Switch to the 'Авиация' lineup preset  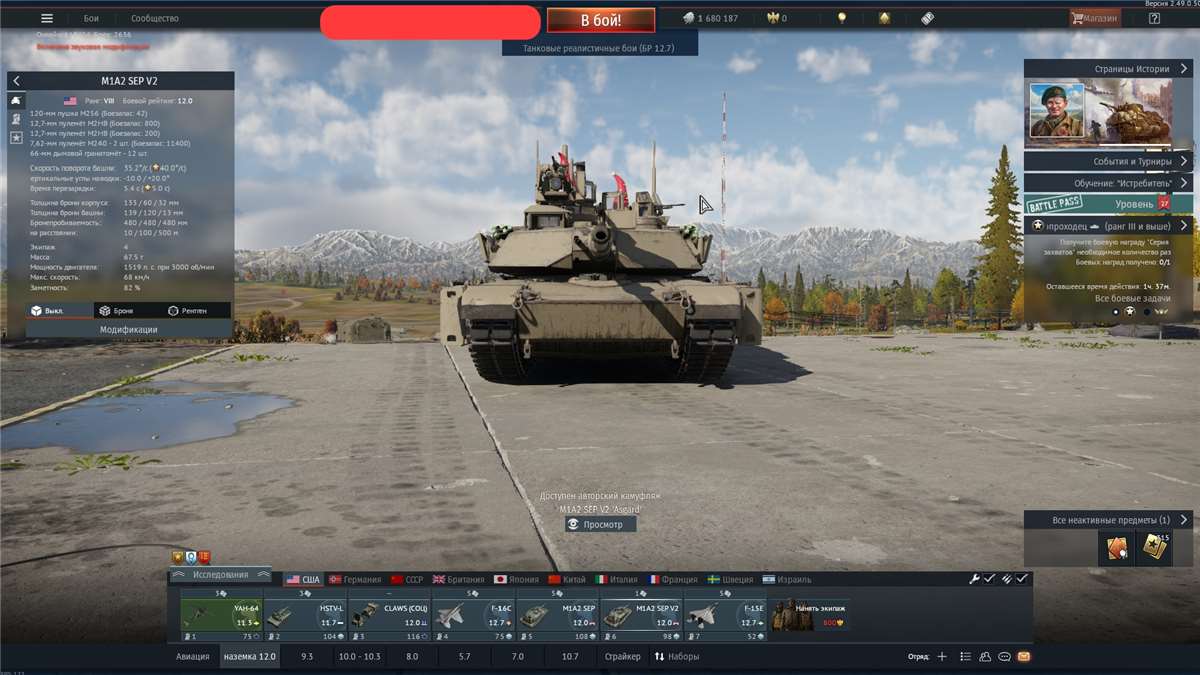(193, 656)
